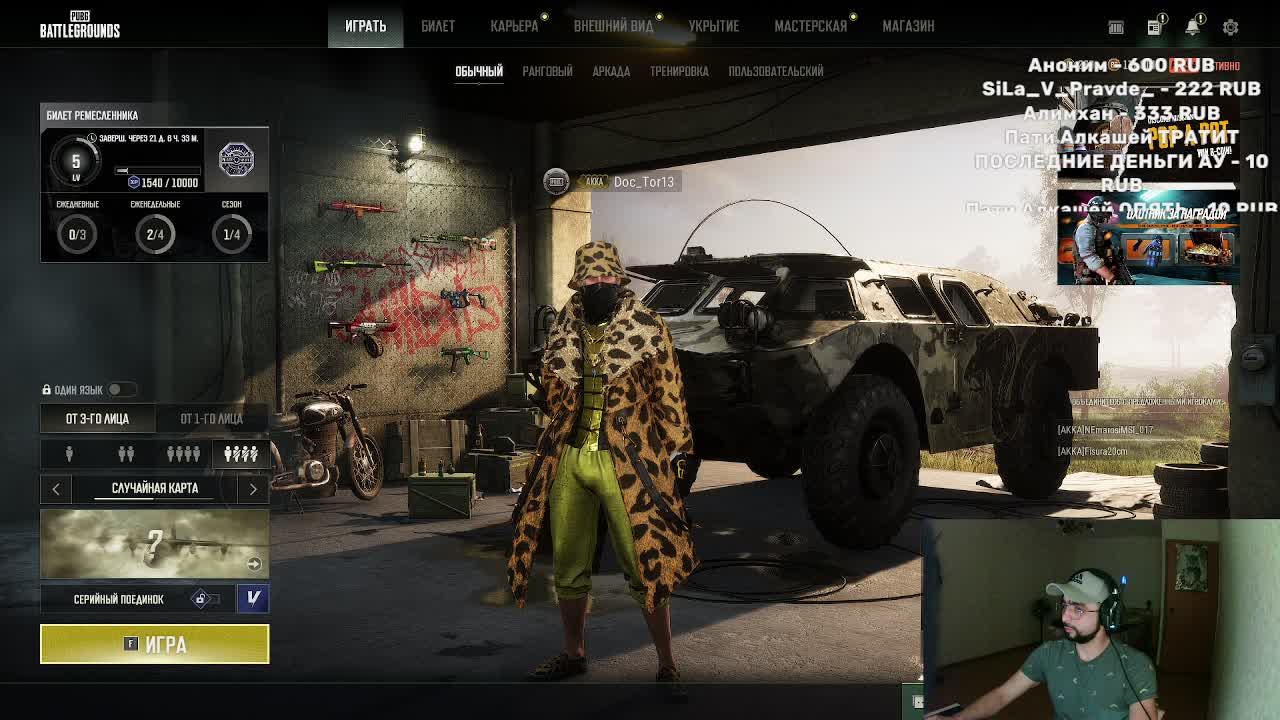
Task: Toggle the ОДИН ЯЗЫК language switch
Action: pyautogui.click(x=119, y=389)
